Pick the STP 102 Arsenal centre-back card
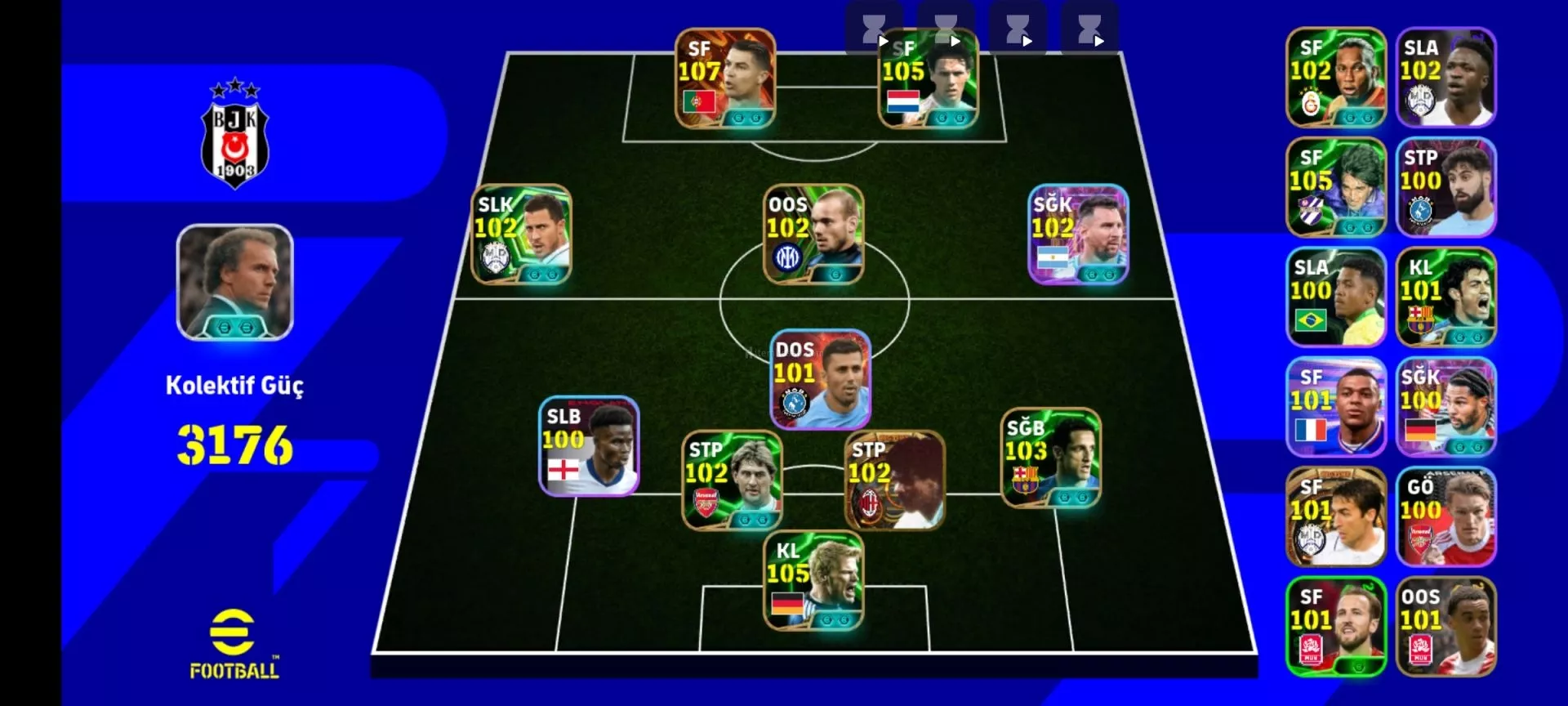 (x=732, y=480)
